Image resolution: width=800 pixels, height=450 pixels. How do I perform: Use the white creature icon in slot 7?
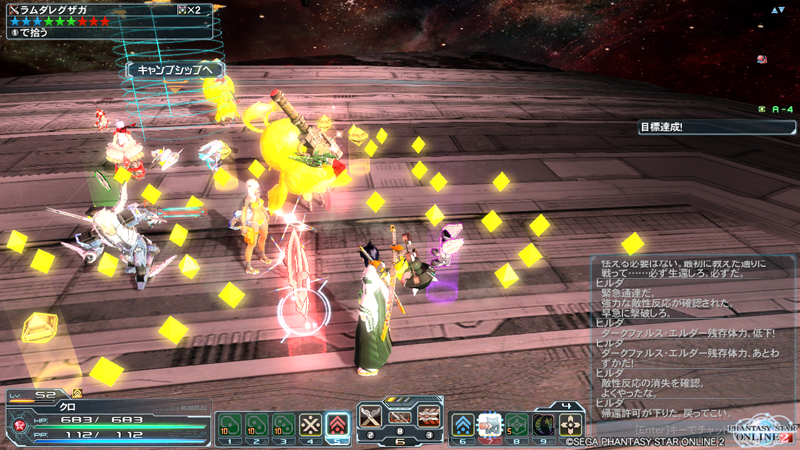click(490, 426)
